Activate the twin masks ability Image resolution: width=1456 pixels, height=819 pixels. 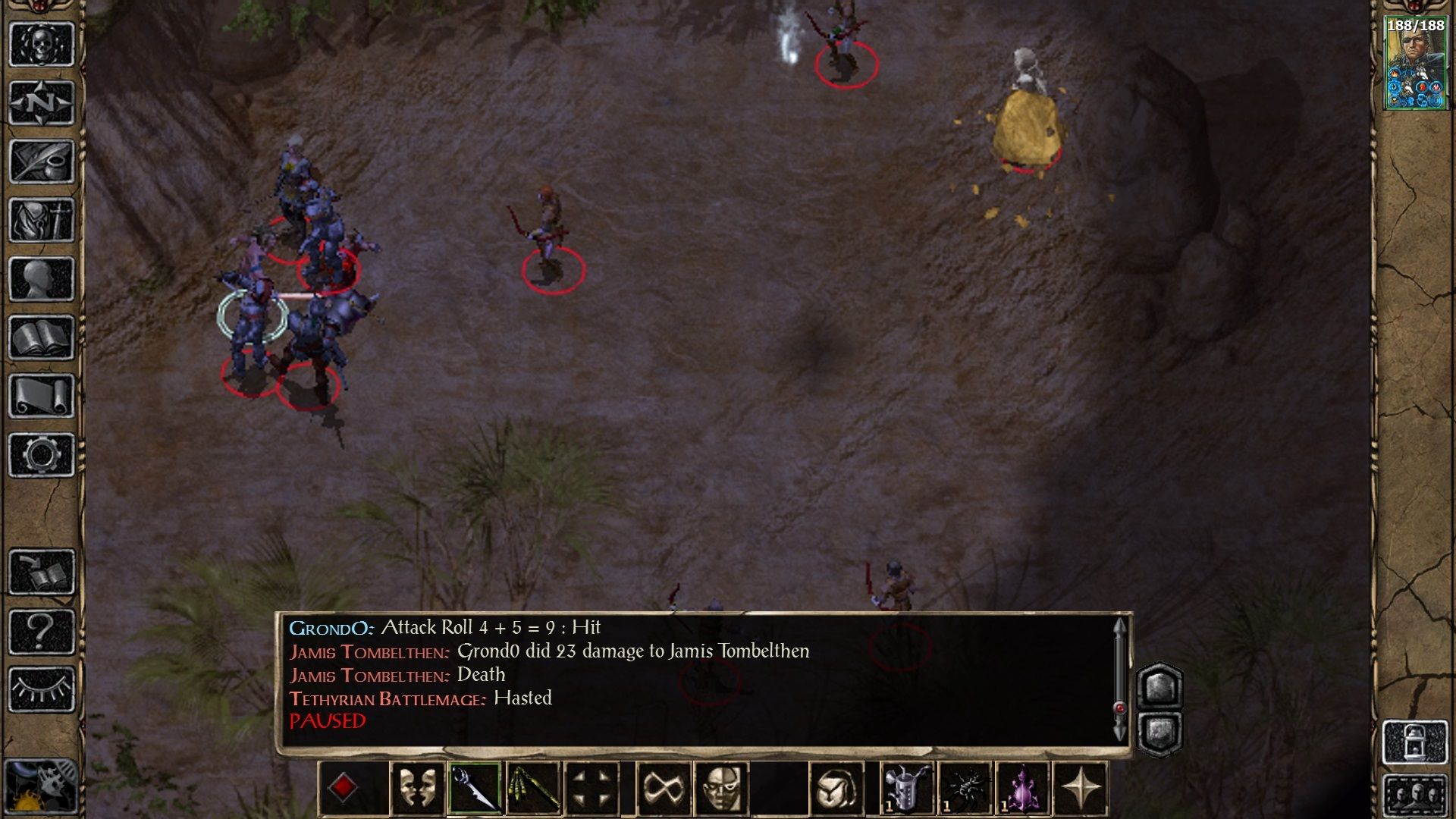pyautogui.click(x=417, y=789)
